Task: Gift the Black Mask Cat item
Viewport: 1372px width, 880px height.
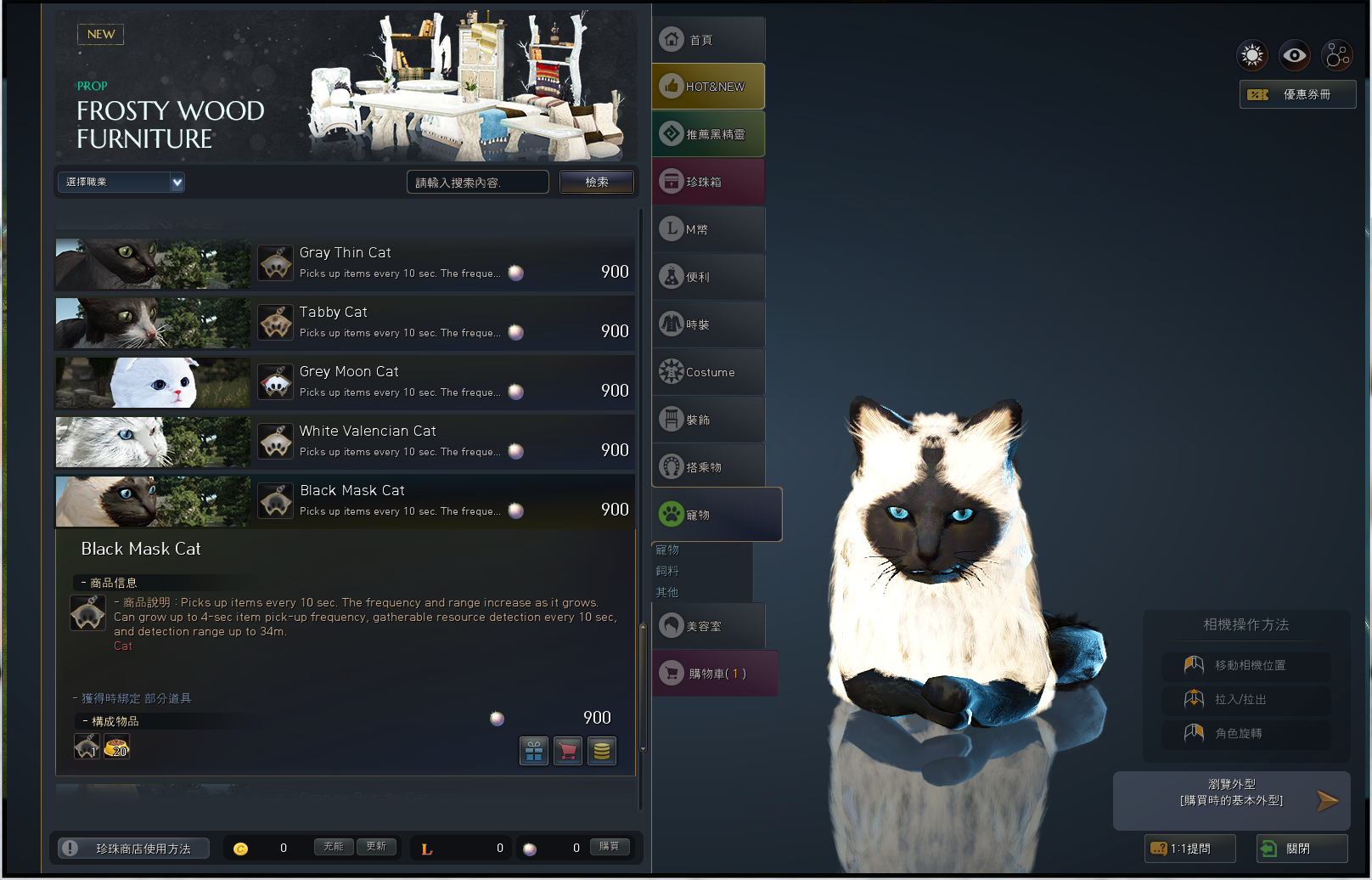Action: [x=534, y=751]
